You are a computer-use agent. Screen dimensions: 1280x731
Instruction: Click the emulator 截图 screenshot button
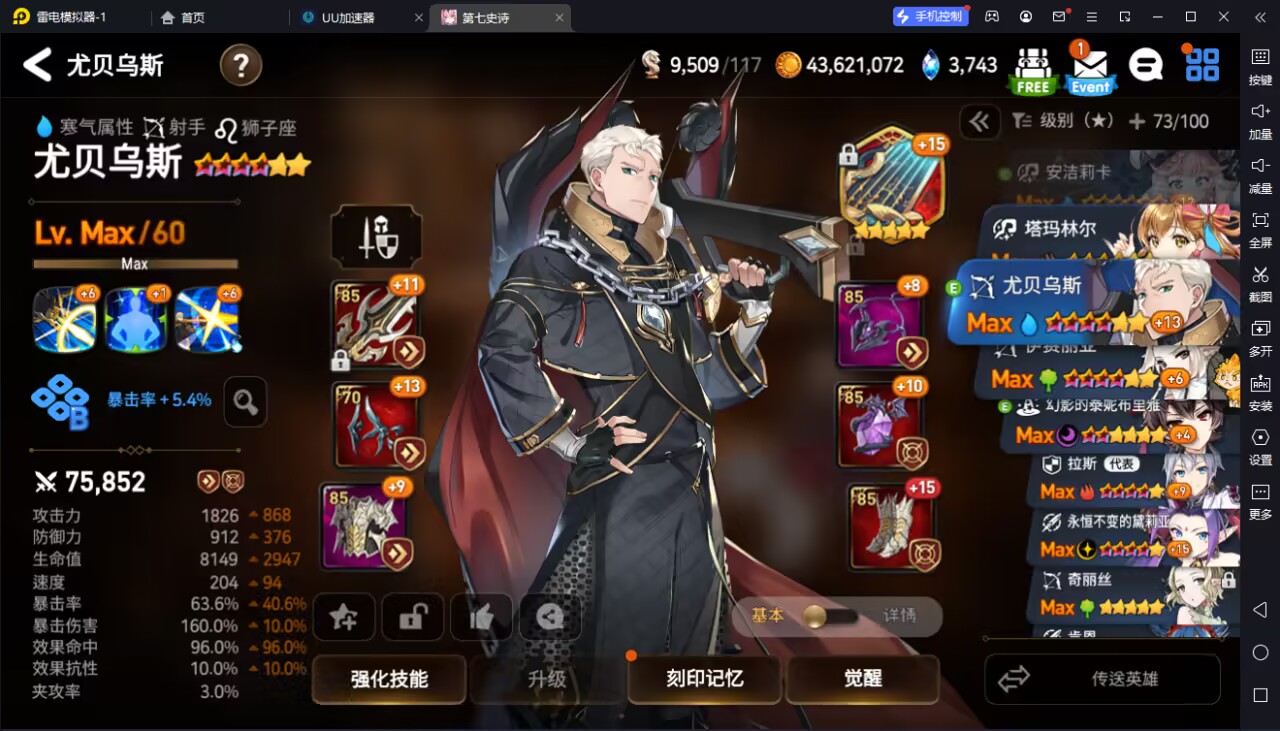coord(1260,283)
